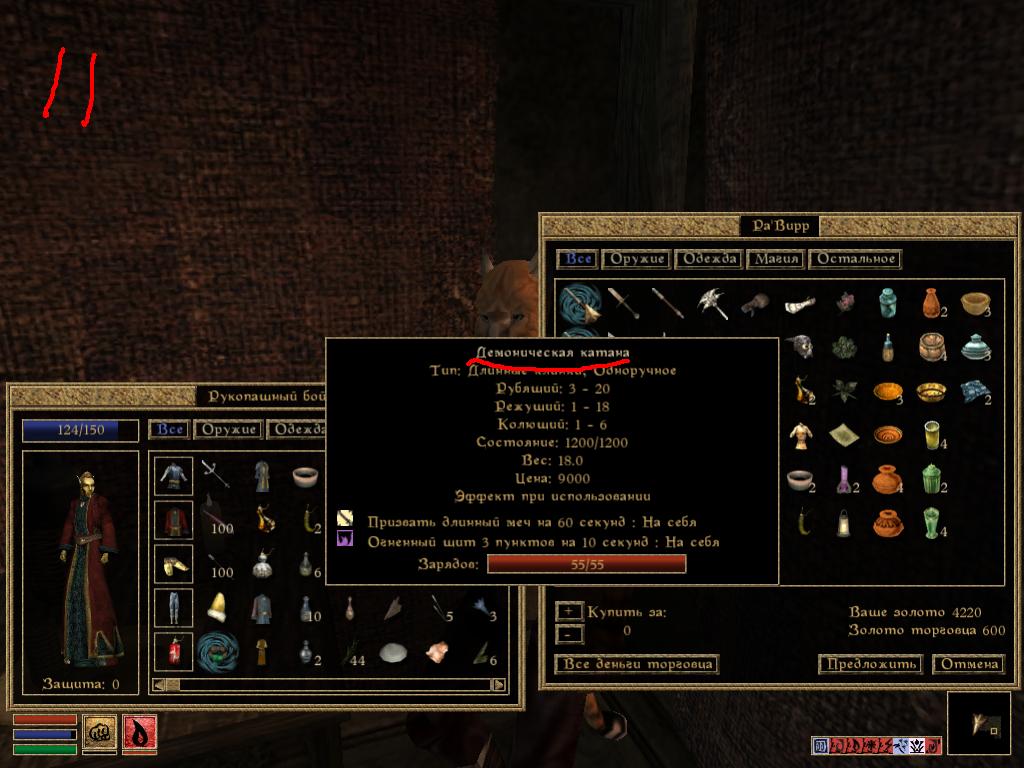Choose the equipped red robe slot
Image resolution: width=1024 pixels, height=768 pixels.
tap(173, 520)
